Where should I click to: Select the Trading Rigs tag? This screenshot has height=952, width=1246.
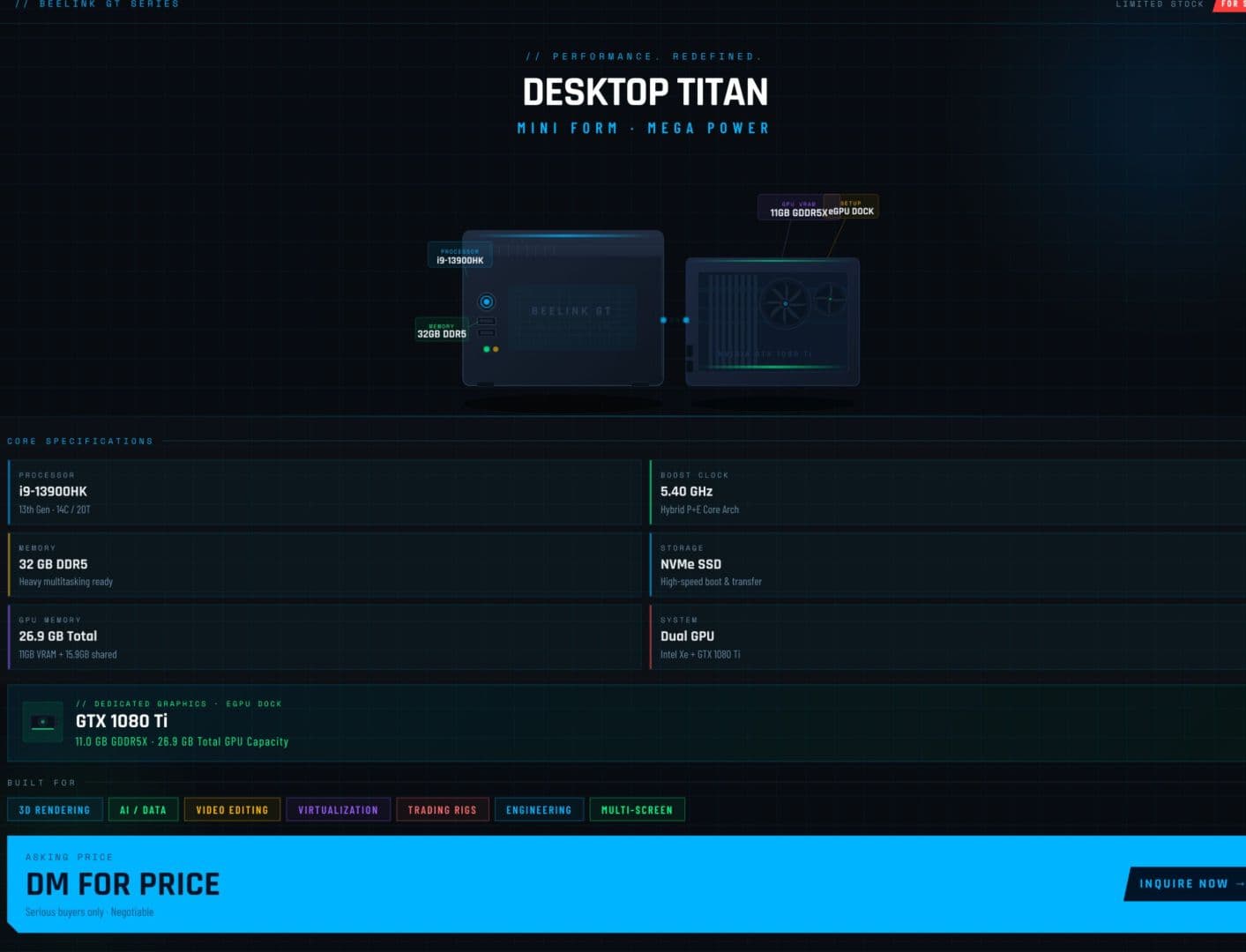point(442,810)
